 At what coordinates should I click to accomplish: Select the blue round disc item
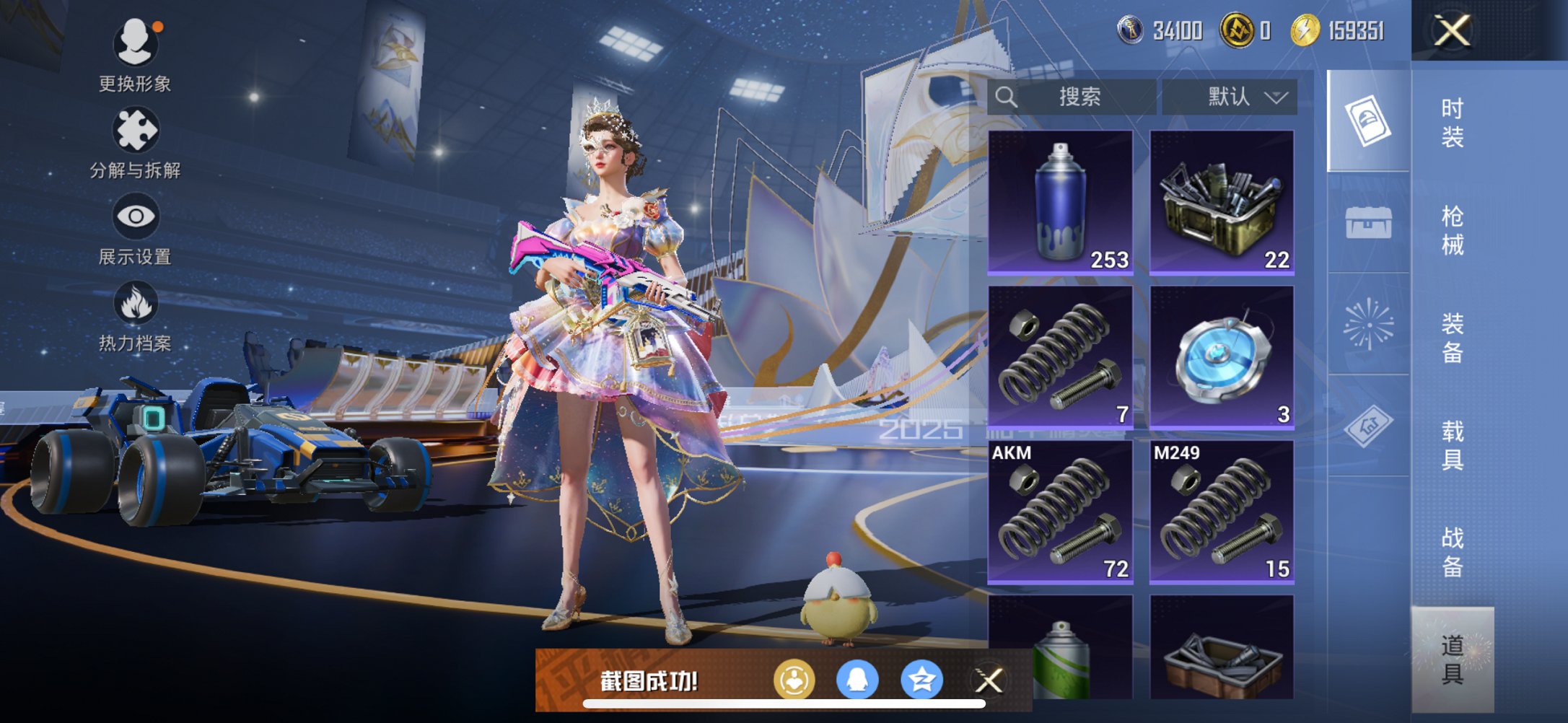[x=1222, y=357]
